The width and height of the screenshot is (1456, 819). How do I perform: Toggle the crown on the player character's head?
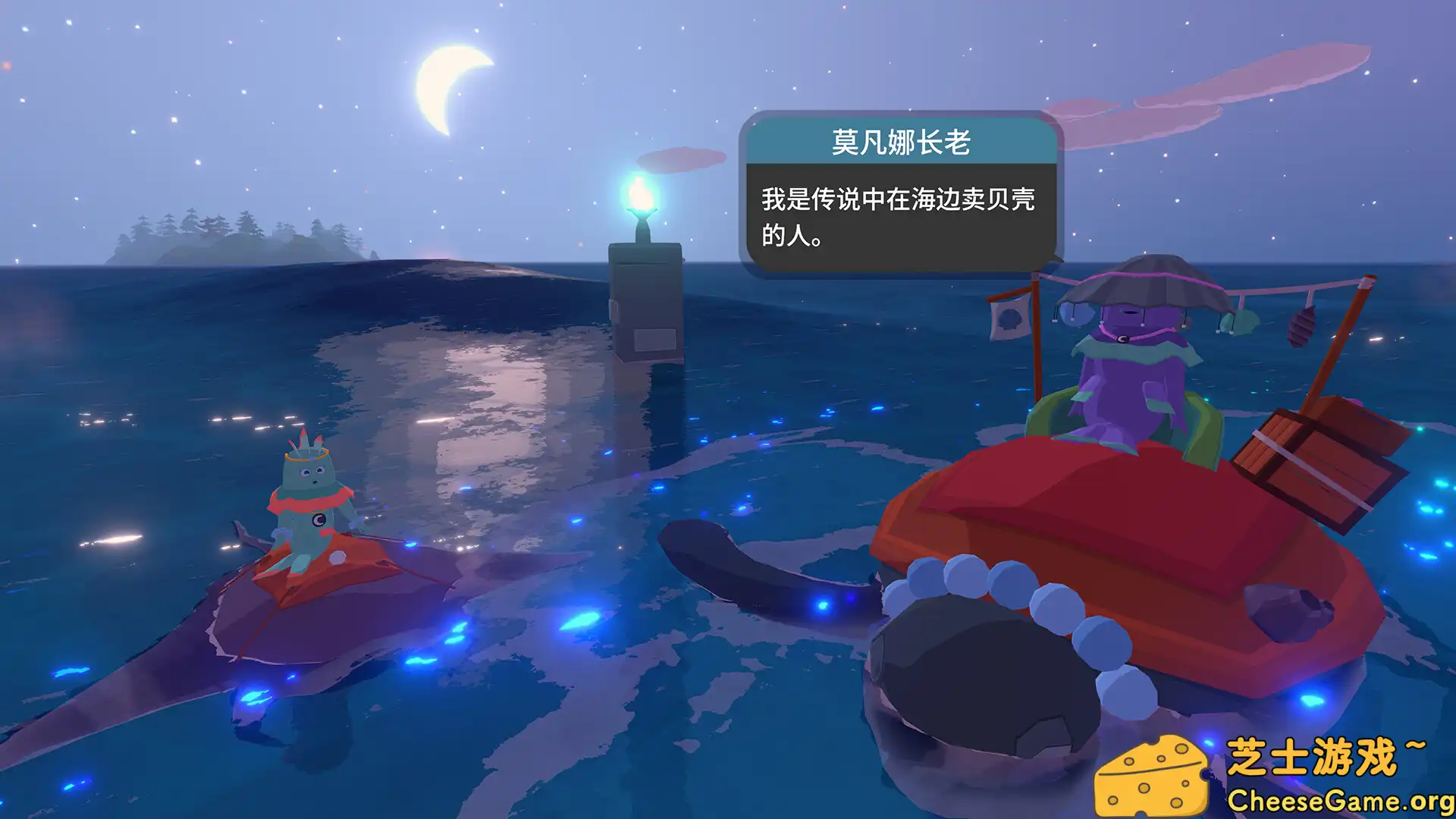[305, 456]
